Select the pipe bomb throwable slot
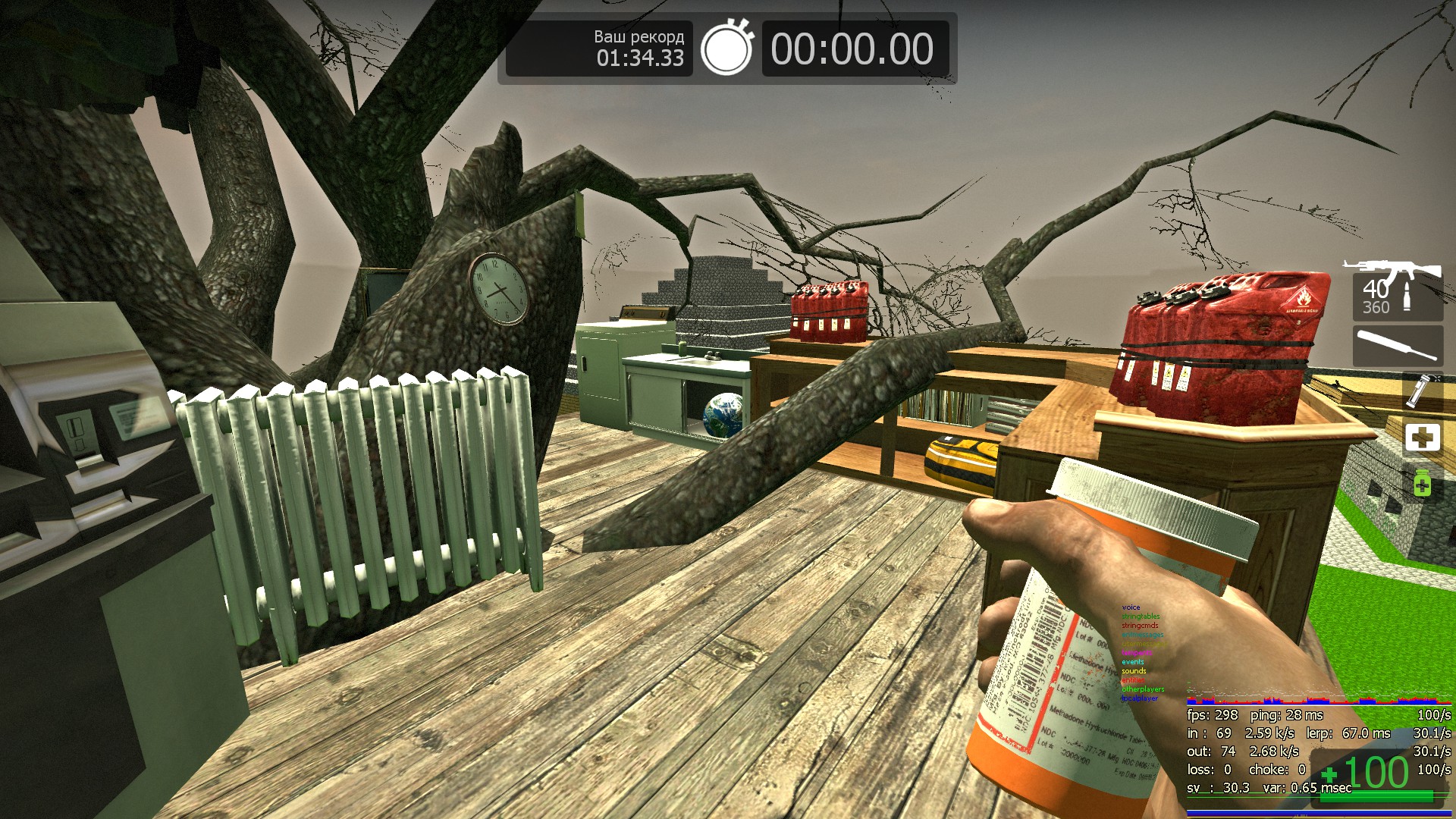Image resolution: width=1456 pixels, height=819 pixels. [1420, 391]
